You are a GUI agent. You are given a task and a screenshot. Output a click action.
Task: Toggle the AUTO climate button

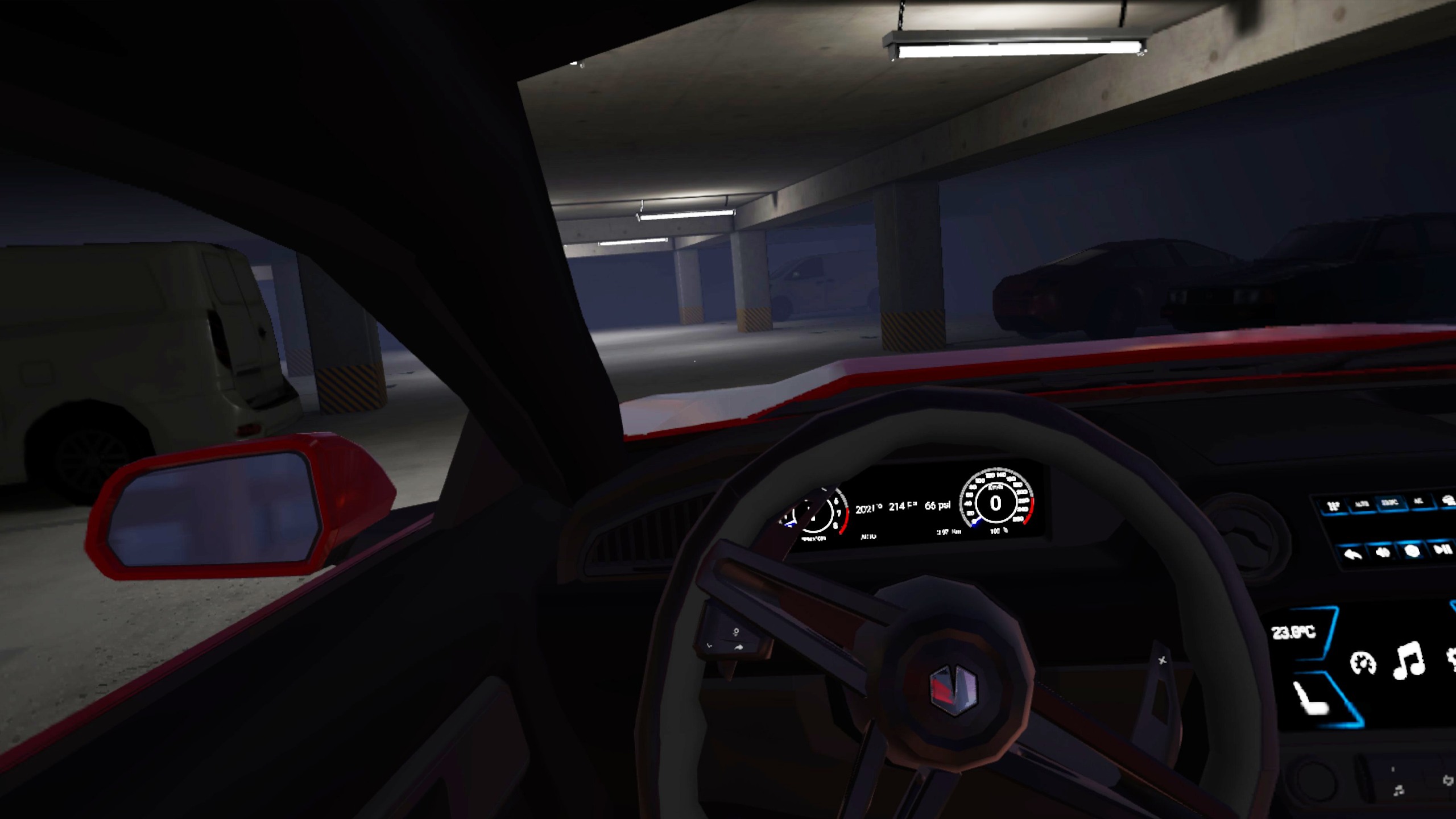[x=1362, y=504]
